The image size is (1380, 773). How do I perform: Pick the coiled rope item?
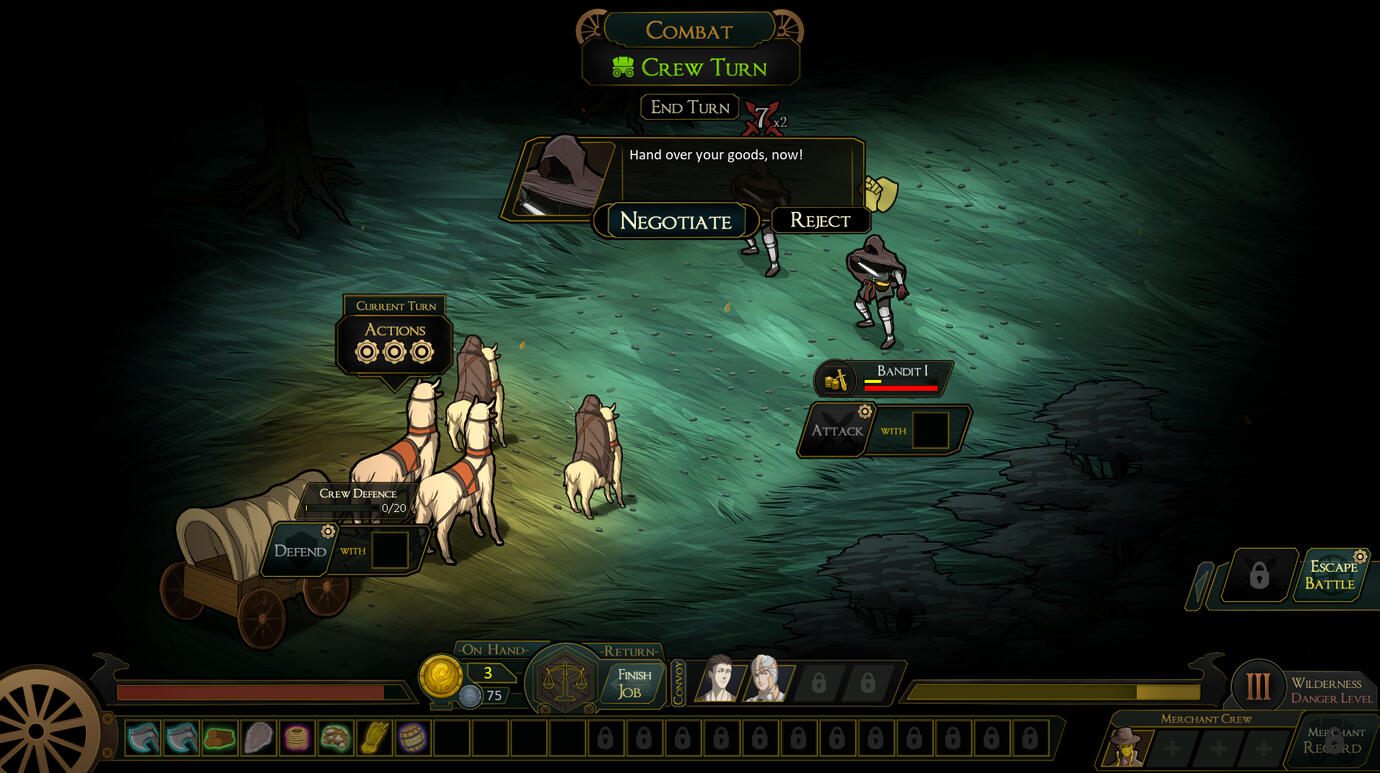(x=297, y=738)
